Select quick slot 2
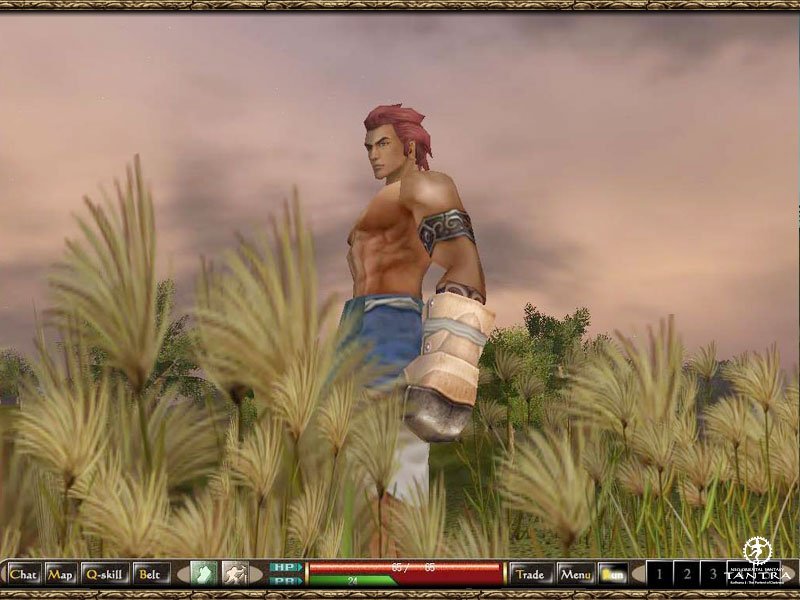The width and height of the screenshot is (800, 600). [686, 574]
